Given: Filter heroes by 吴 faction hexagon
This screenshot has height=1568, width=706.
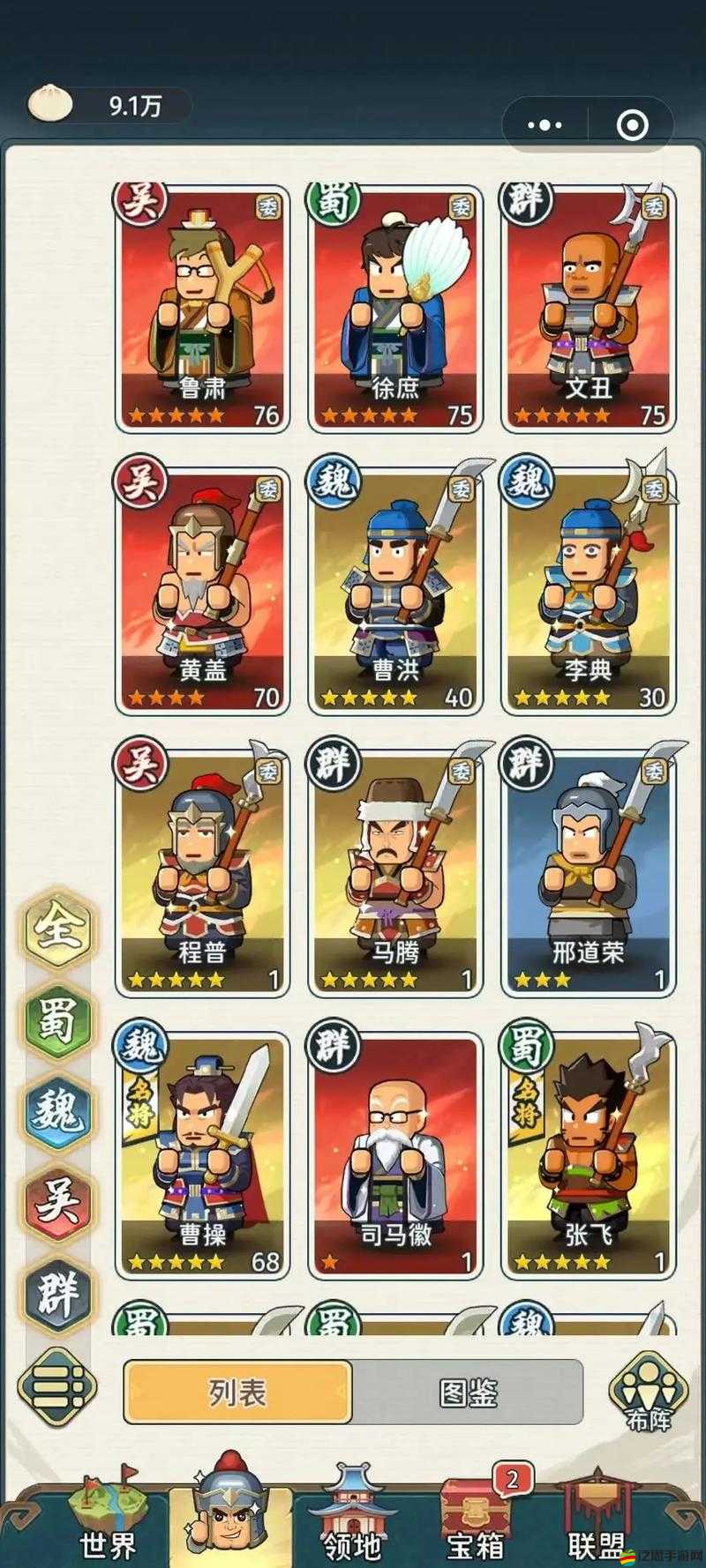Looking at the screenshot, I should coord(58,1201).
